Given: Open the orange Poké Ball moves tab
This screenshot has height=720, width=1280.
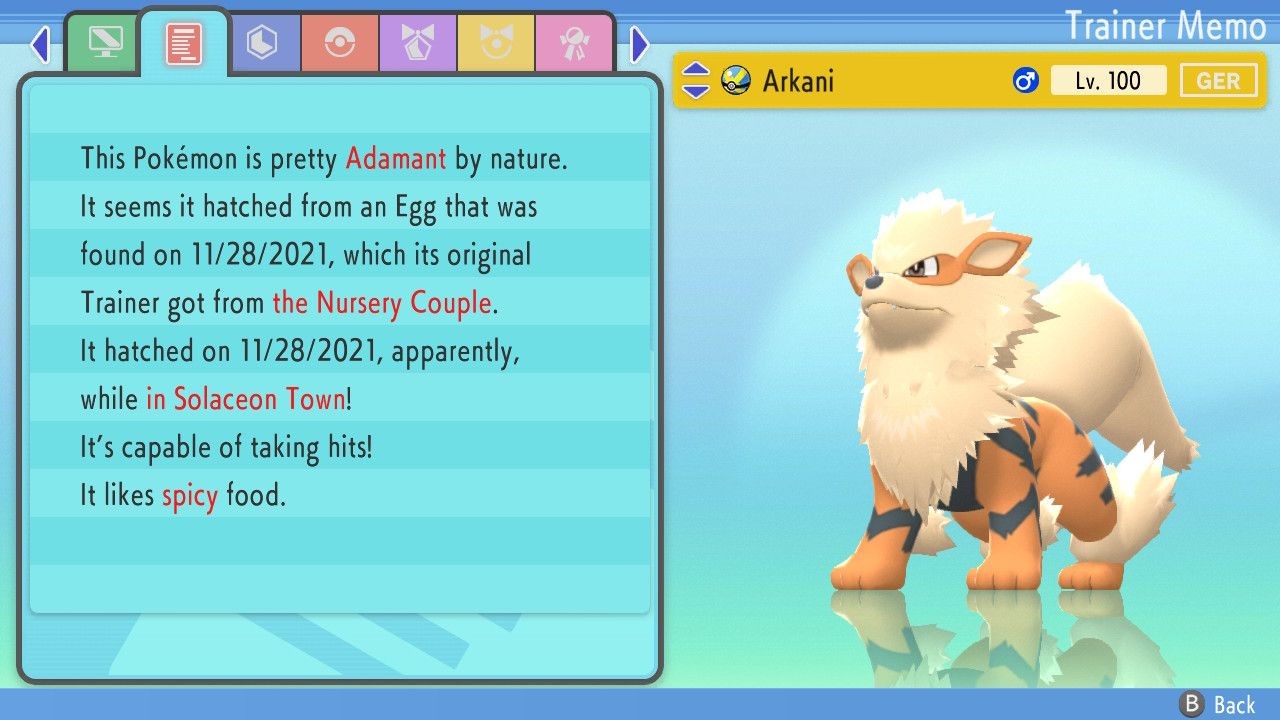Looking at the screenshot, I should (x=339, y=43).
